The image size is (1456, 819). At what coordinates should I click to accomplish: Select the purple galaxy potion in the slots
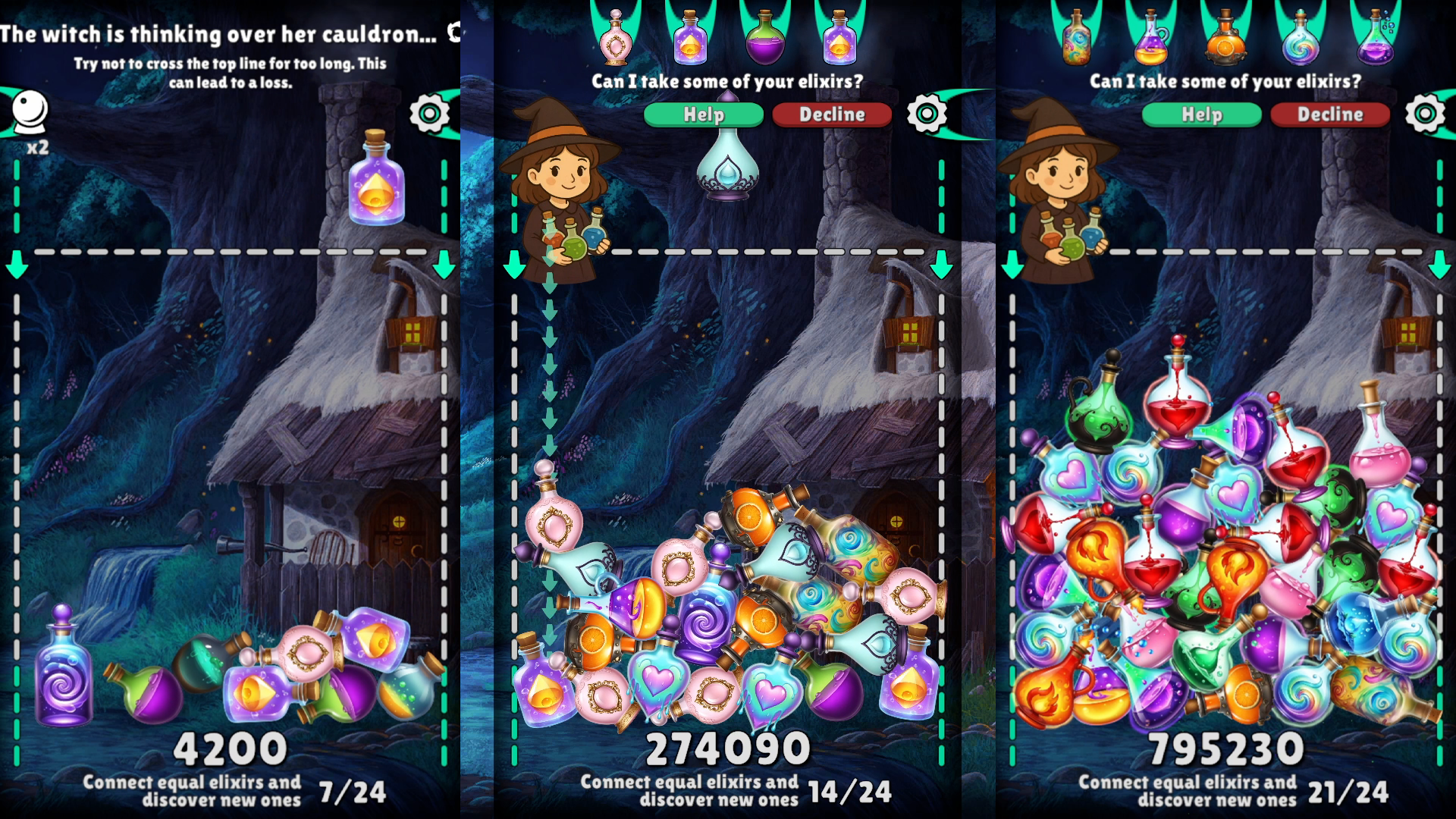click(x=690, y=42)
